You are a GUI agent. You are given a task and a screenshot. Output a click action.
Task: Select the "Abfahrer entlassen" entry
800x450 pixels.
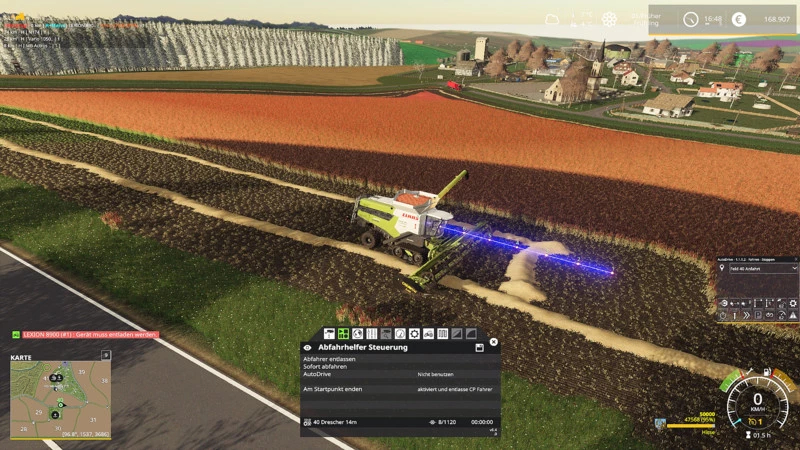(329, 358)
